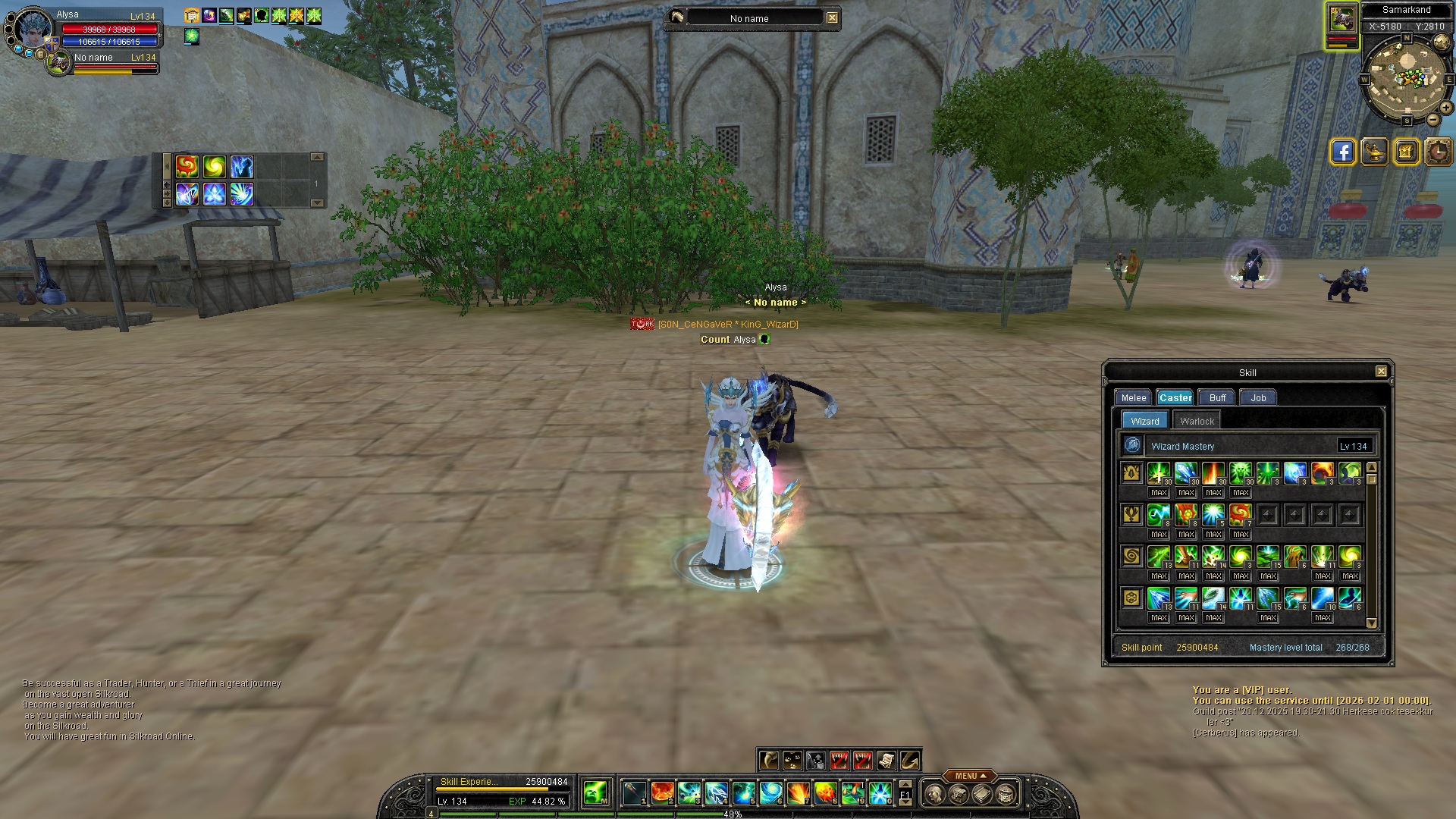
Task: Select the pet portrait beside the minimap
Action: click(x=1341, y=19)
